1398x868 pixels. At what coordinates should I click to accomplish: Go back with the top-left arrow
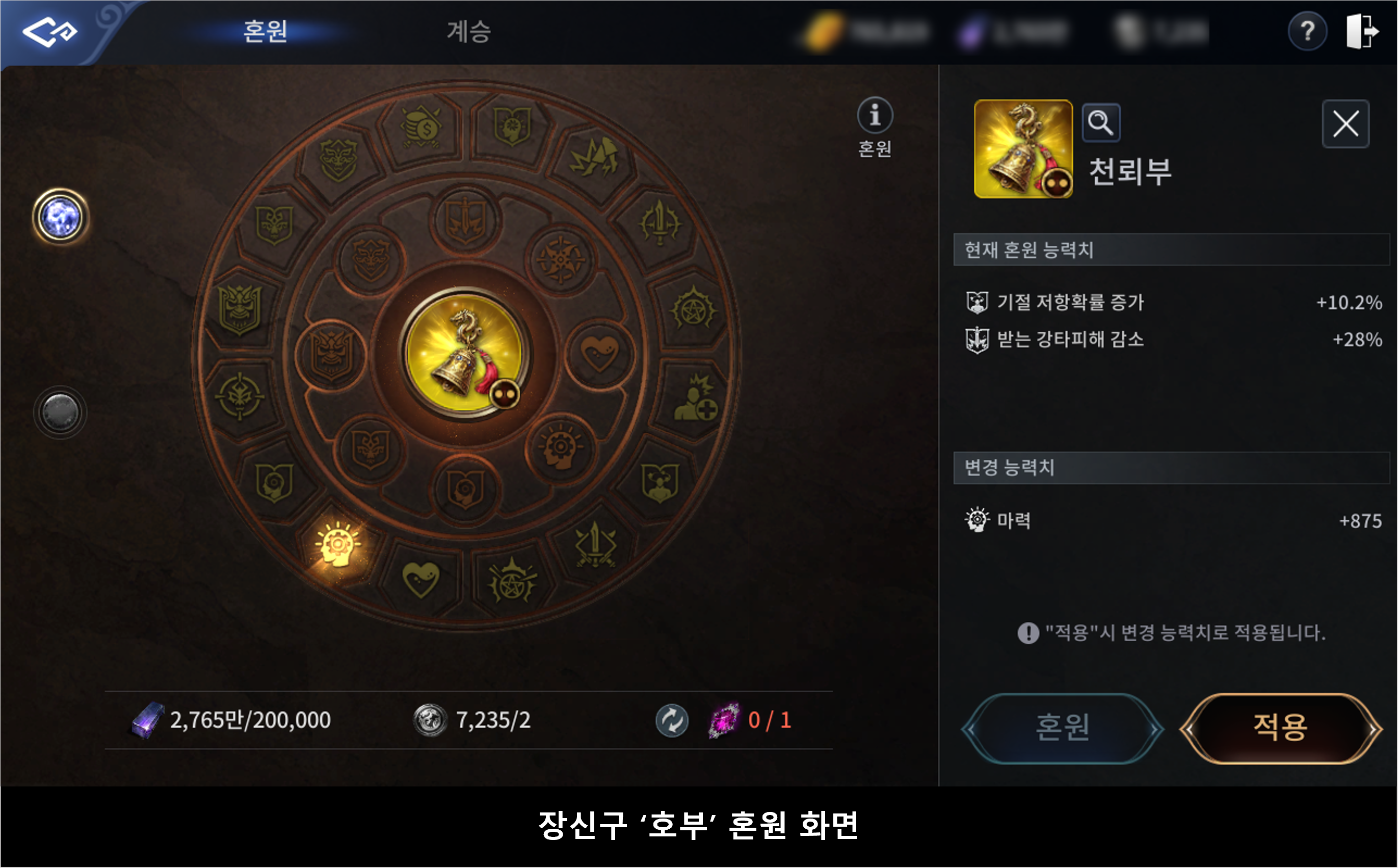coord(49,31)
